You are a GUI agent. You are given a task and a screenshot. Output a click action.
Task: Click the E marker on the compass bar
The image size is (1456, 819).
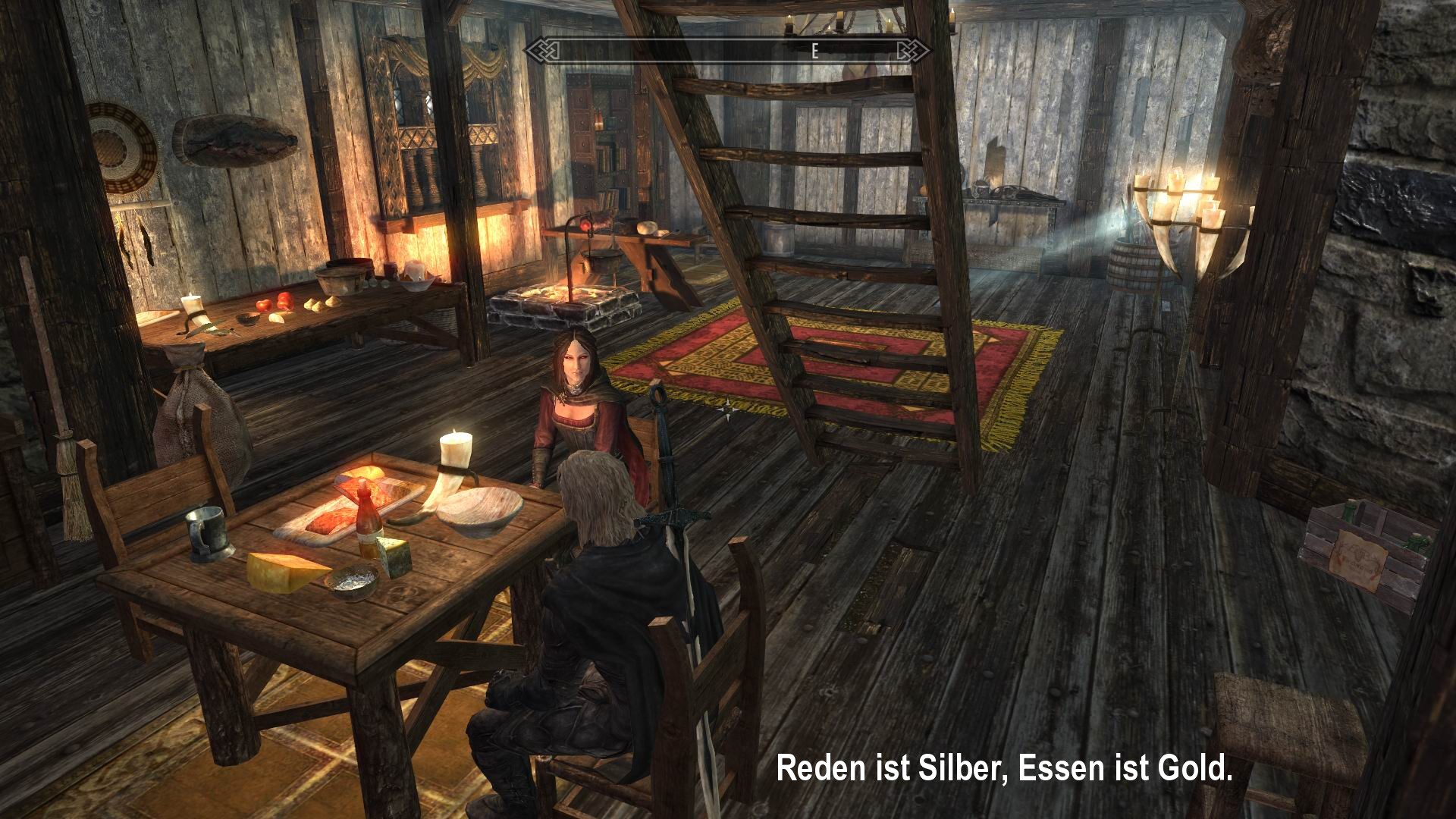tap(814, 52)
